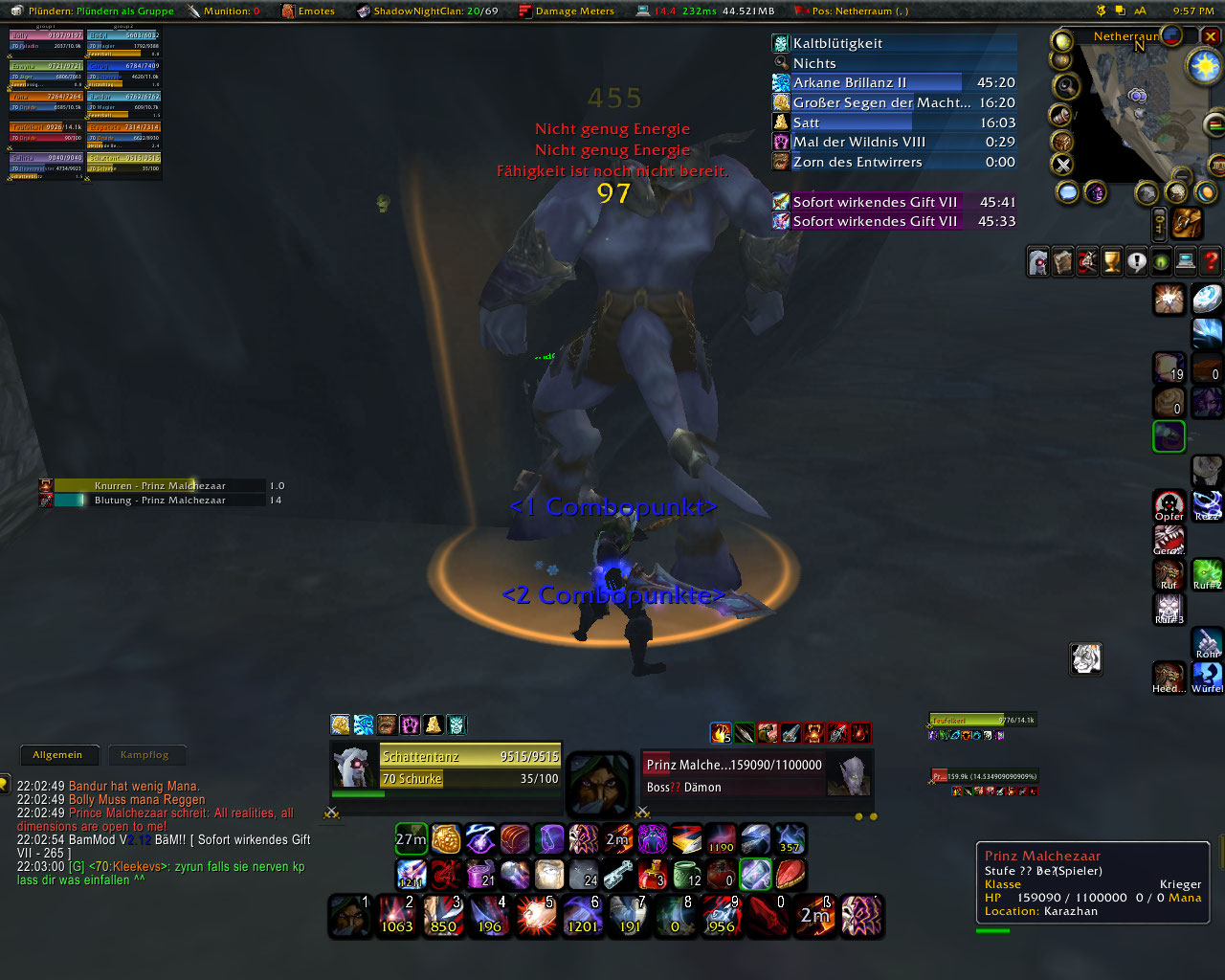Click the Würfel macro button
The image size is (1225, 980).
(1207, 677)
